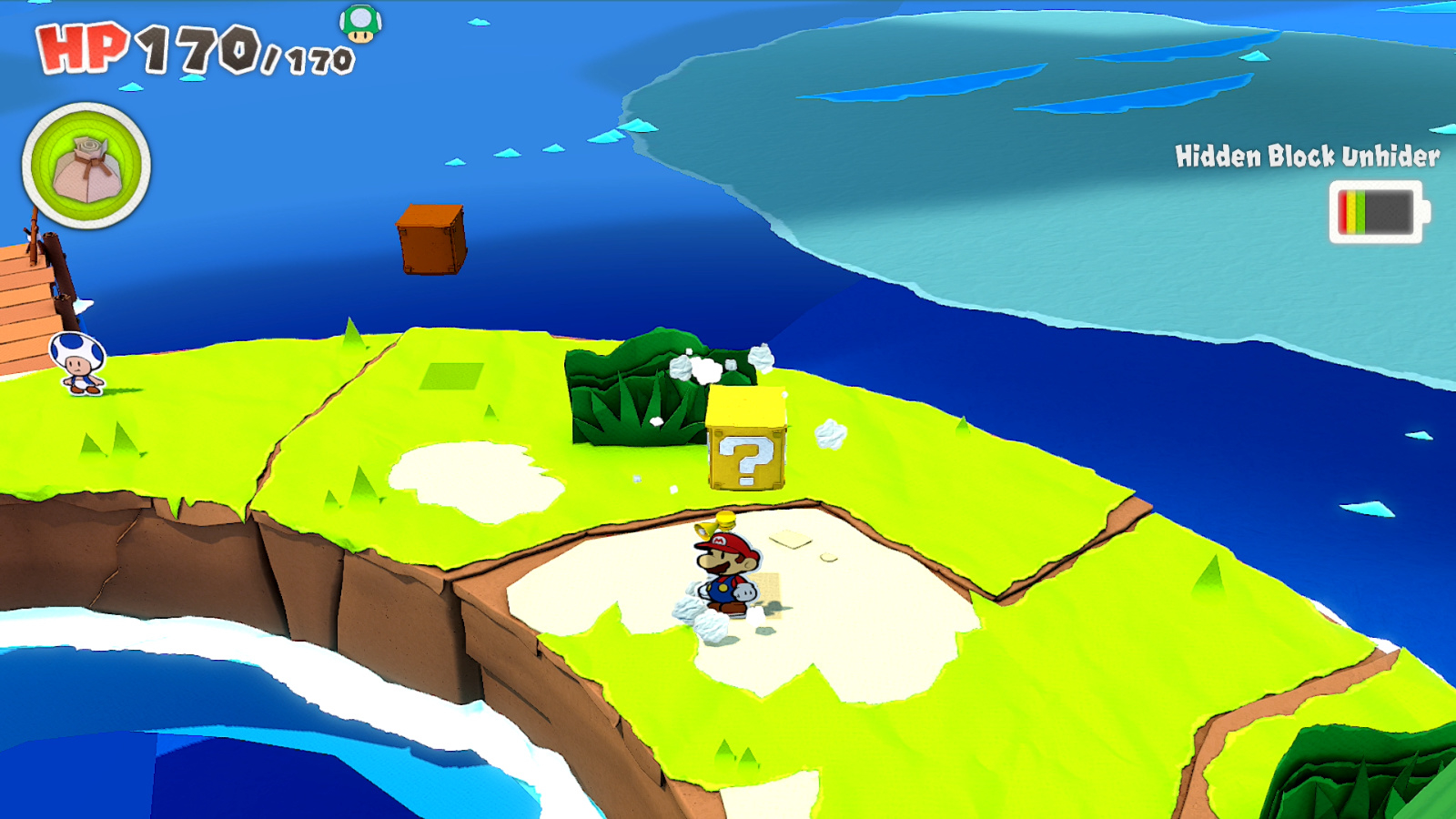Click the yellow battery bar segment
This screenshot has width=1456, height=819.
point(1351,210)
